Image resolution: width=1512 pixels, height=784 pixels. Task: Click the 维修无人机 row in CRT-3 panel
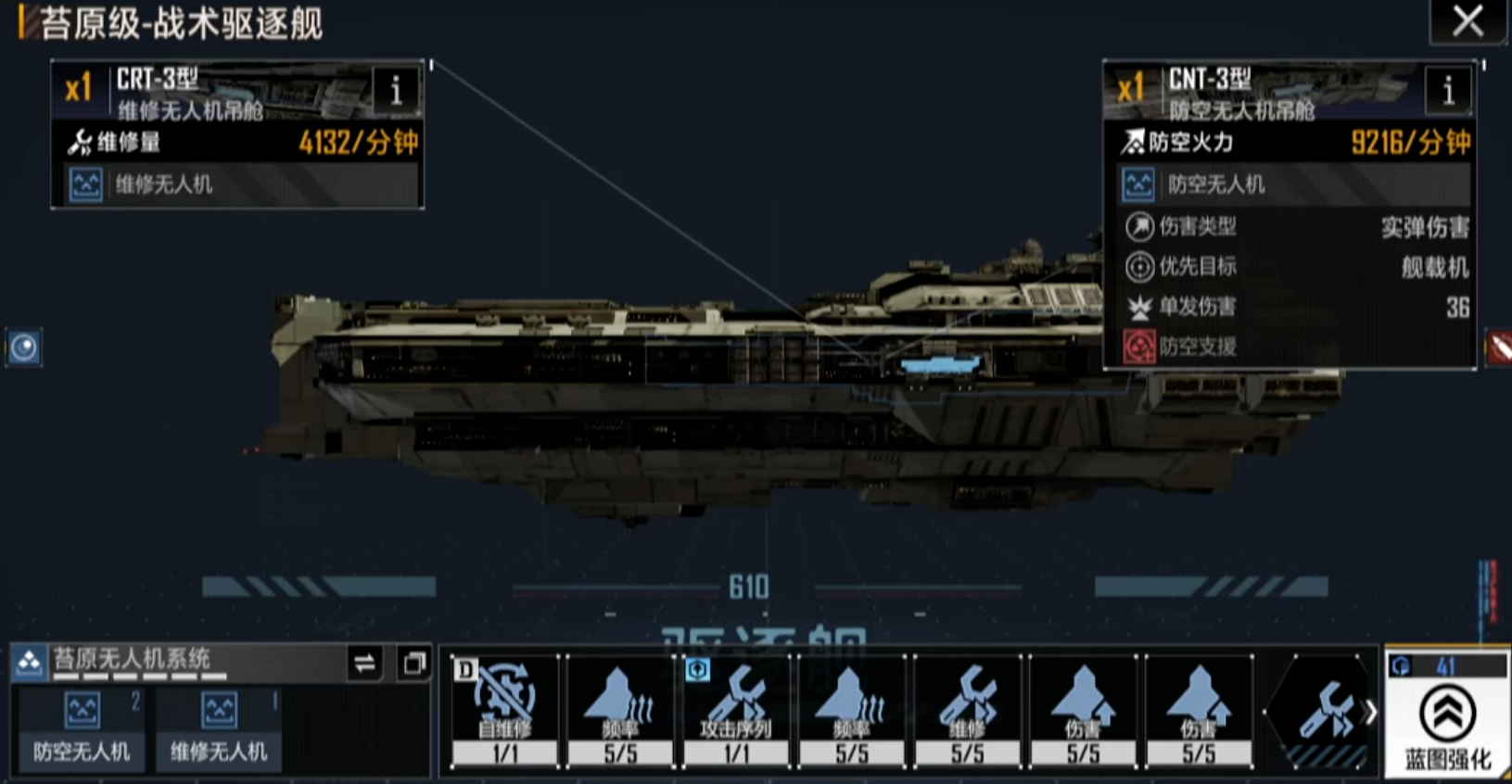click(x=237, y=184)
